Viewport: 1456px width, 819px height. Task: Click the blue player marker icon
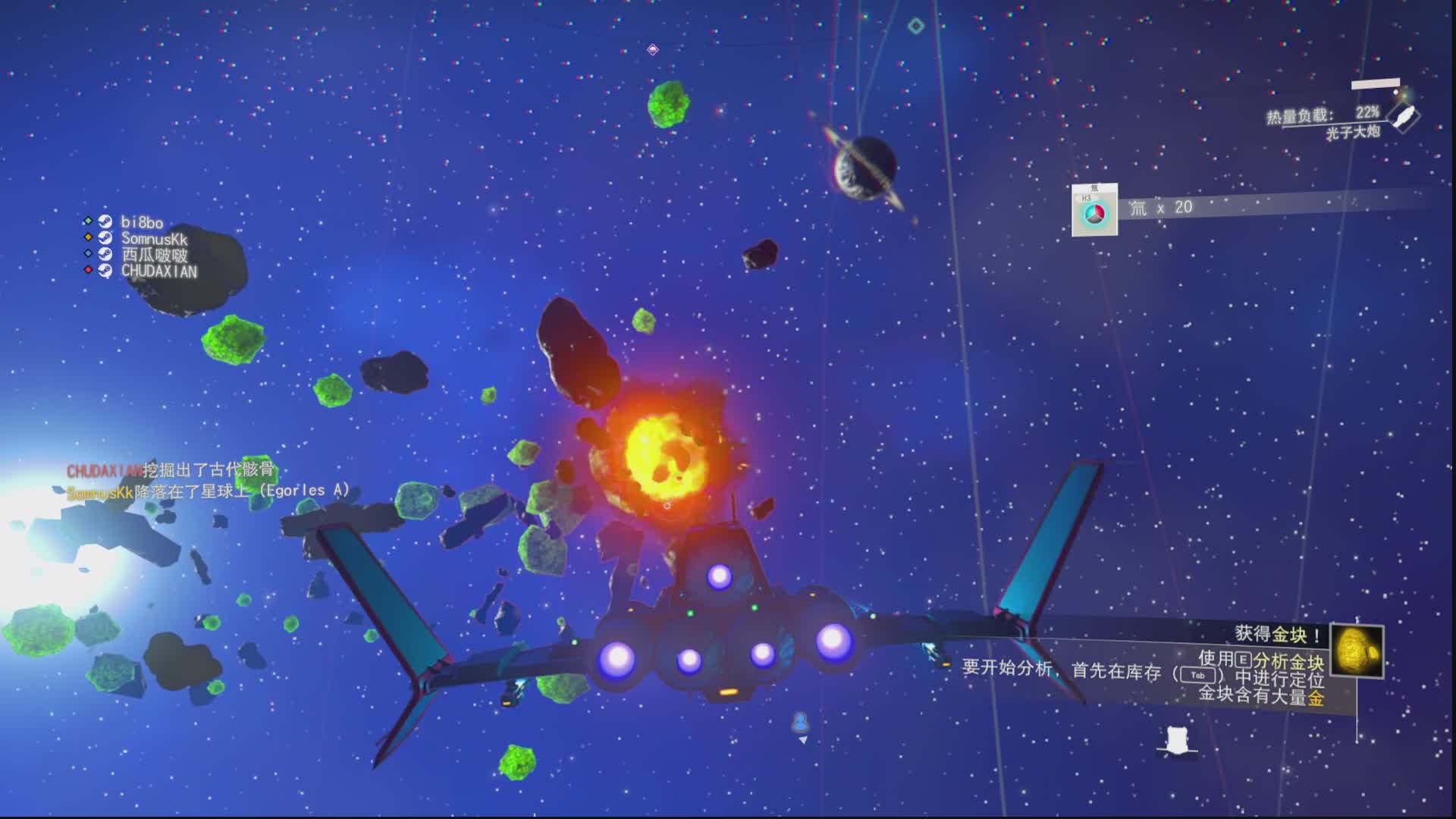pyautogui.click(x=801, y=722)
